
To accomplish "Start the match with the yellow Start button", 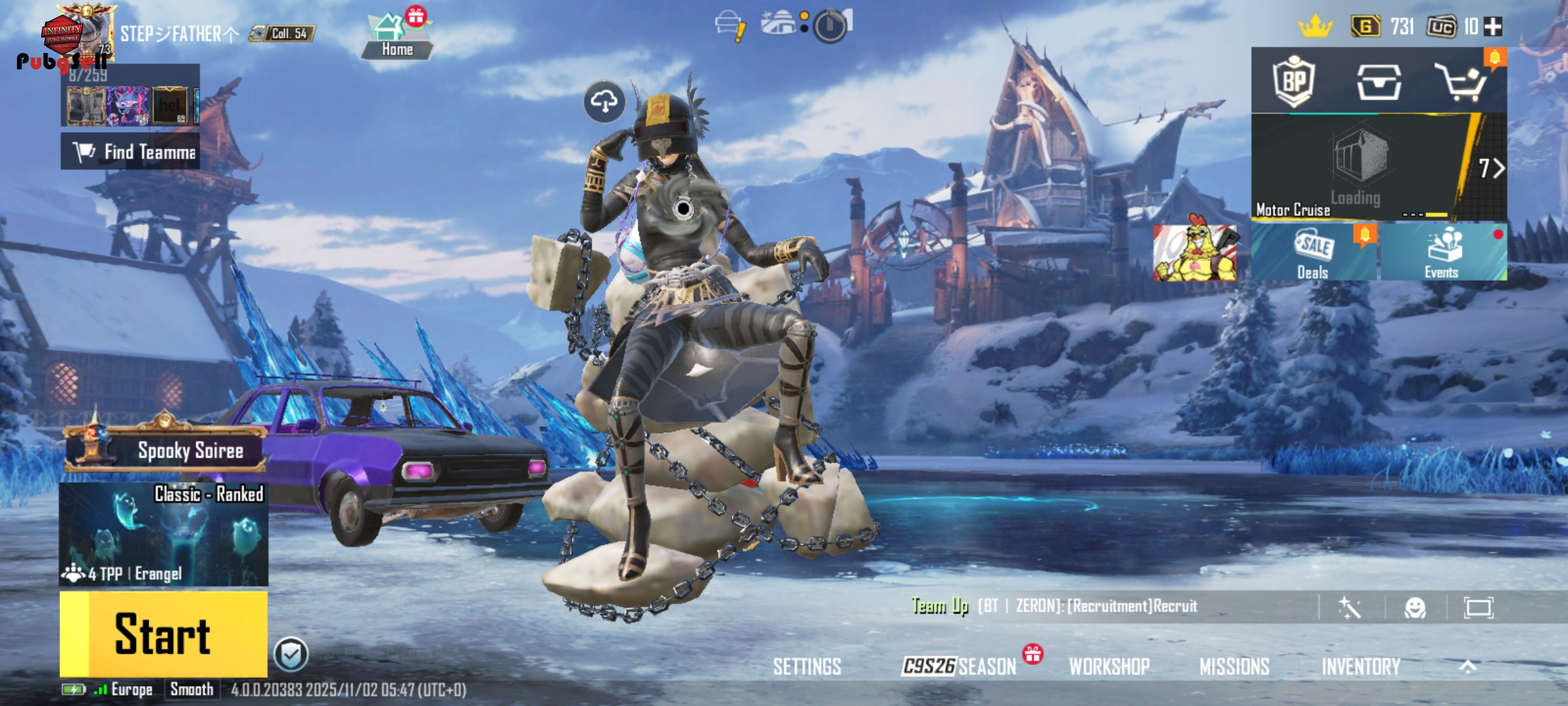I will (x=163, y=633).
